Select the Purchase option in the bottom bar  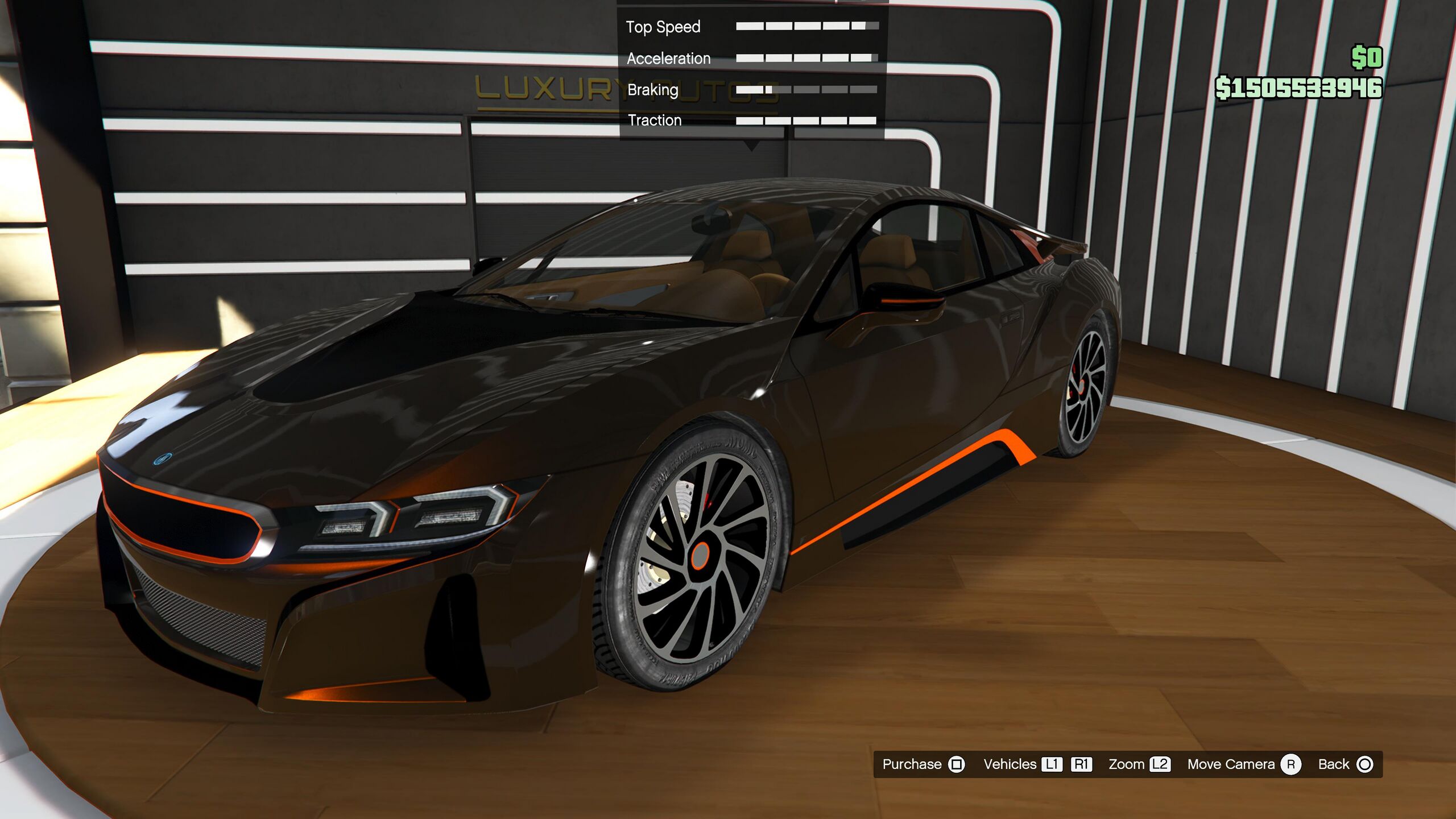[923, 764]
